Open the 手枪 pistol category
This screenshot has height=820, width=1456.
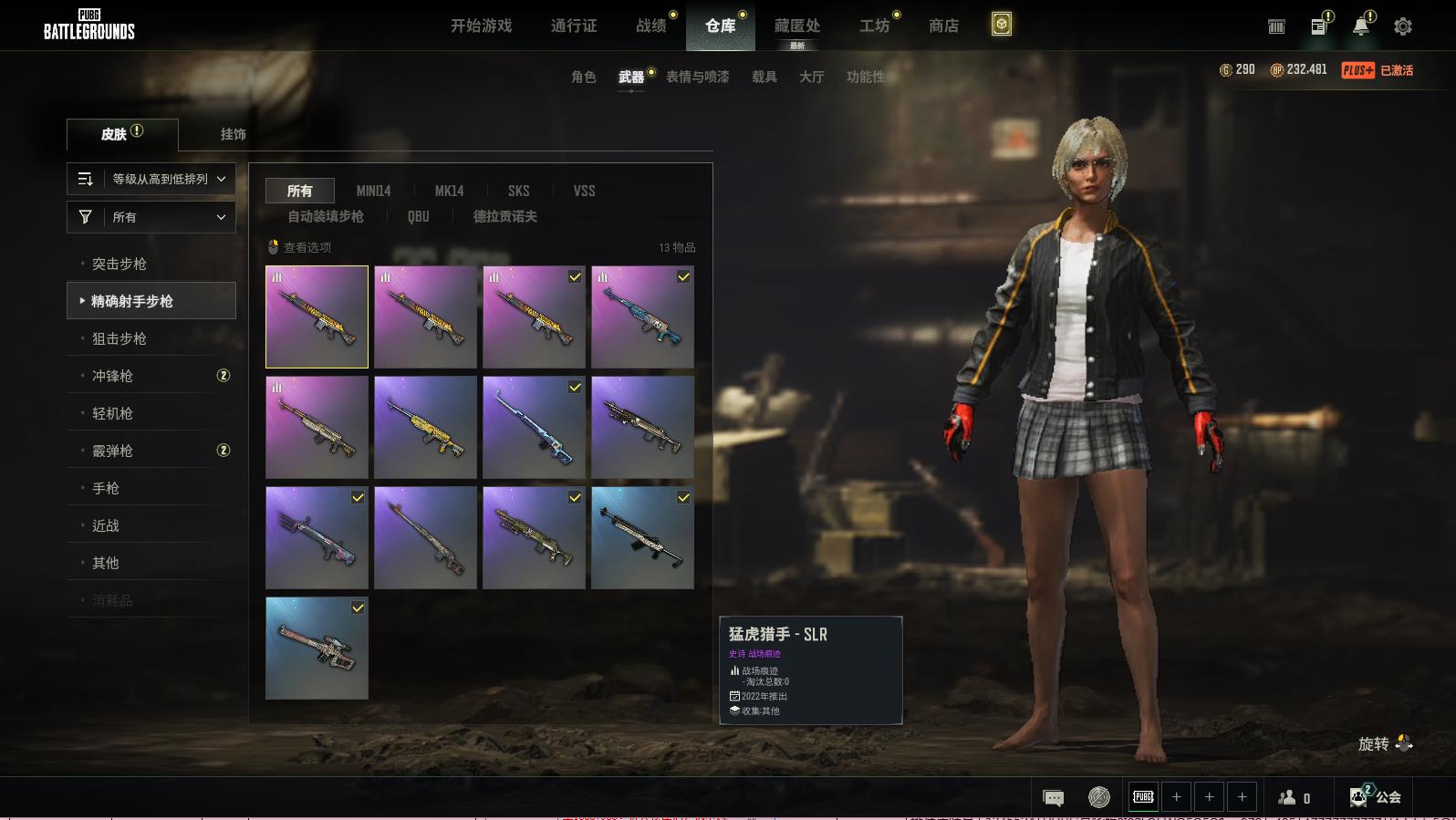106,488
